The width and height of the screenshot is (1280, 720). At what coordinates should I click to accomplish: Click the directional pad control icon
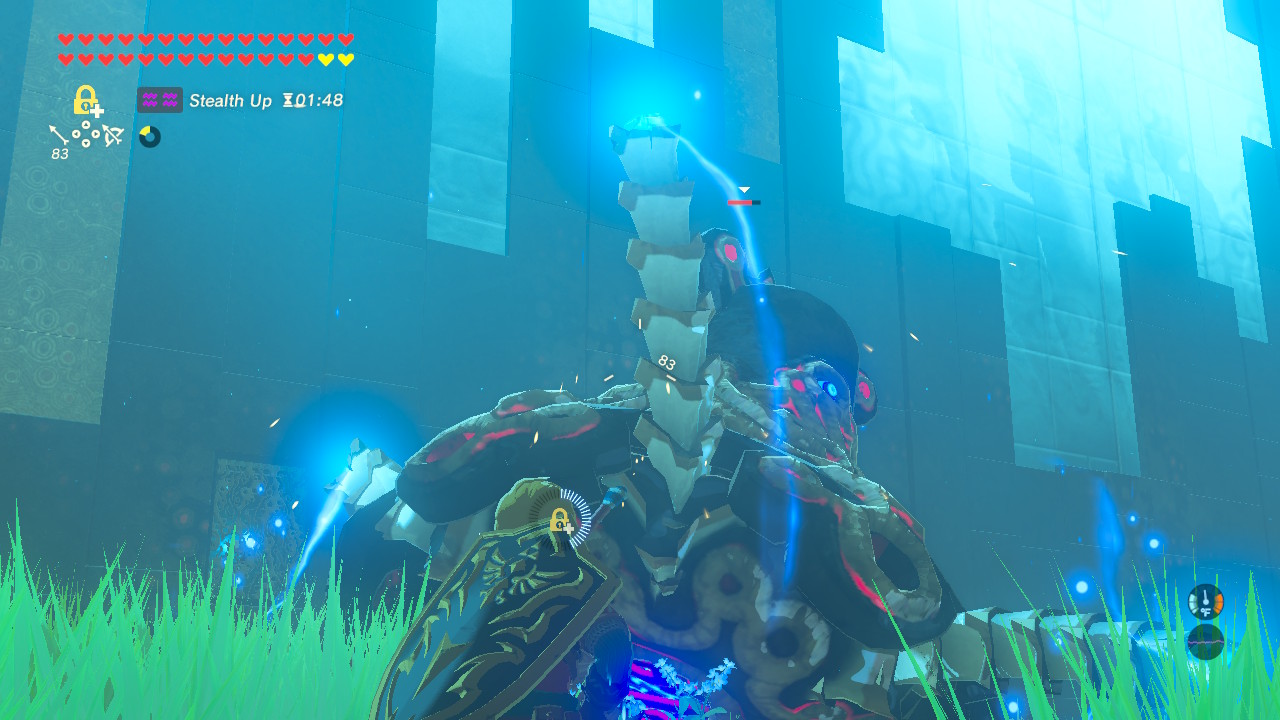(x=85, y=135)
